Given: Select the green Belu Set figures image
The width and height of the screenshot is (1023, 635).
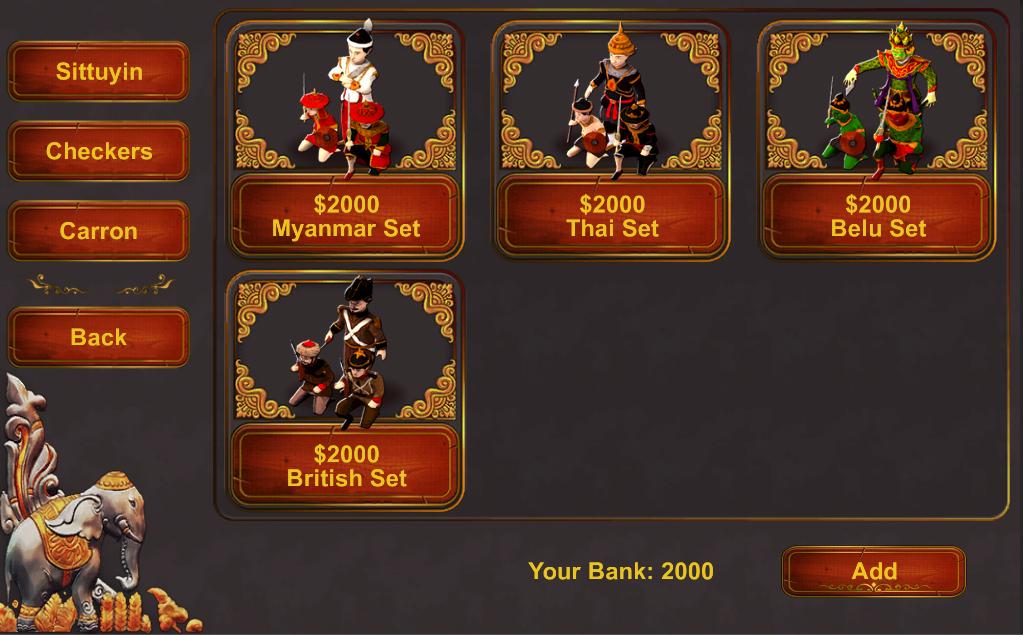Looking at the screenshot, I should click(877, 98).
